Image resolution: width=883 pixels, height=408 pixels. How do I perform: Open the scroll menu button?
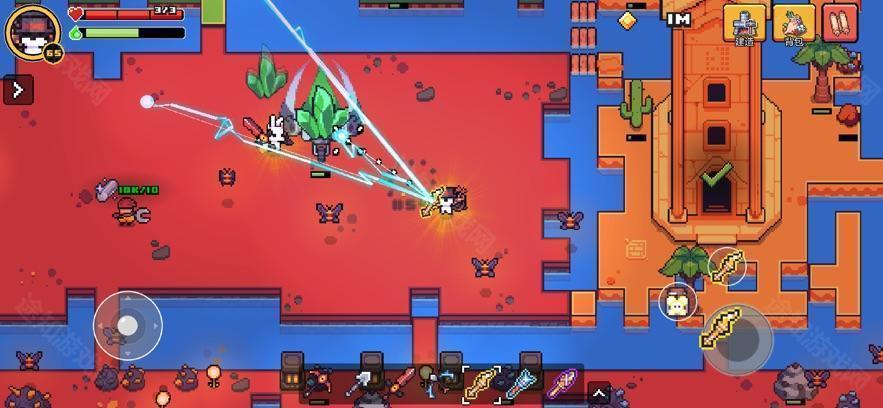(840, 21)
